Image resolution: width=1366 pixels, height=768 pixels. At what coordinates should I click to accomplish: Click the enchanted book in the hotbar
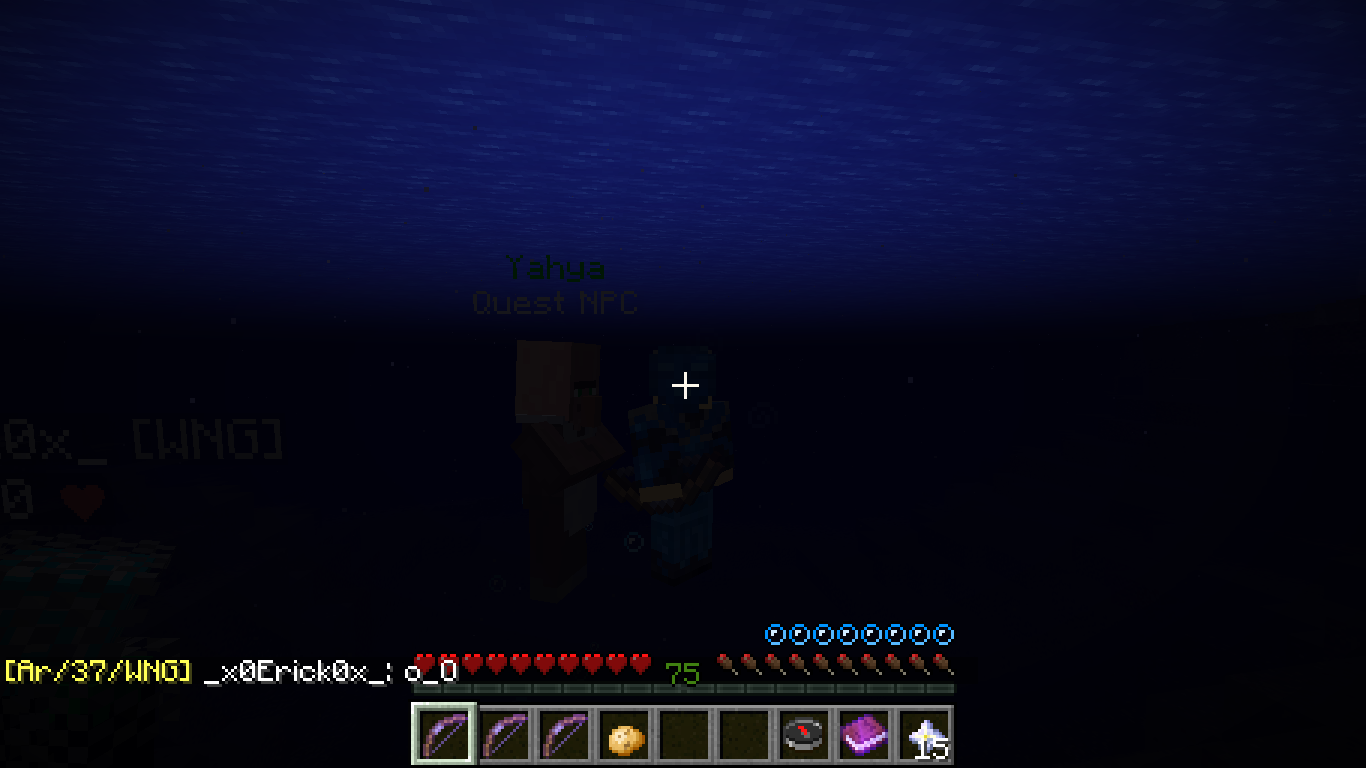[x=864, y=735]
